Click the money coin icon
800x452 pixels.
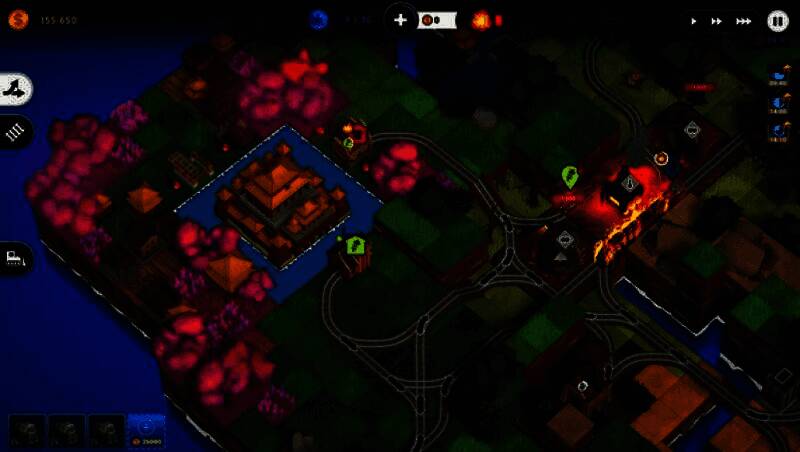(18, 19)
